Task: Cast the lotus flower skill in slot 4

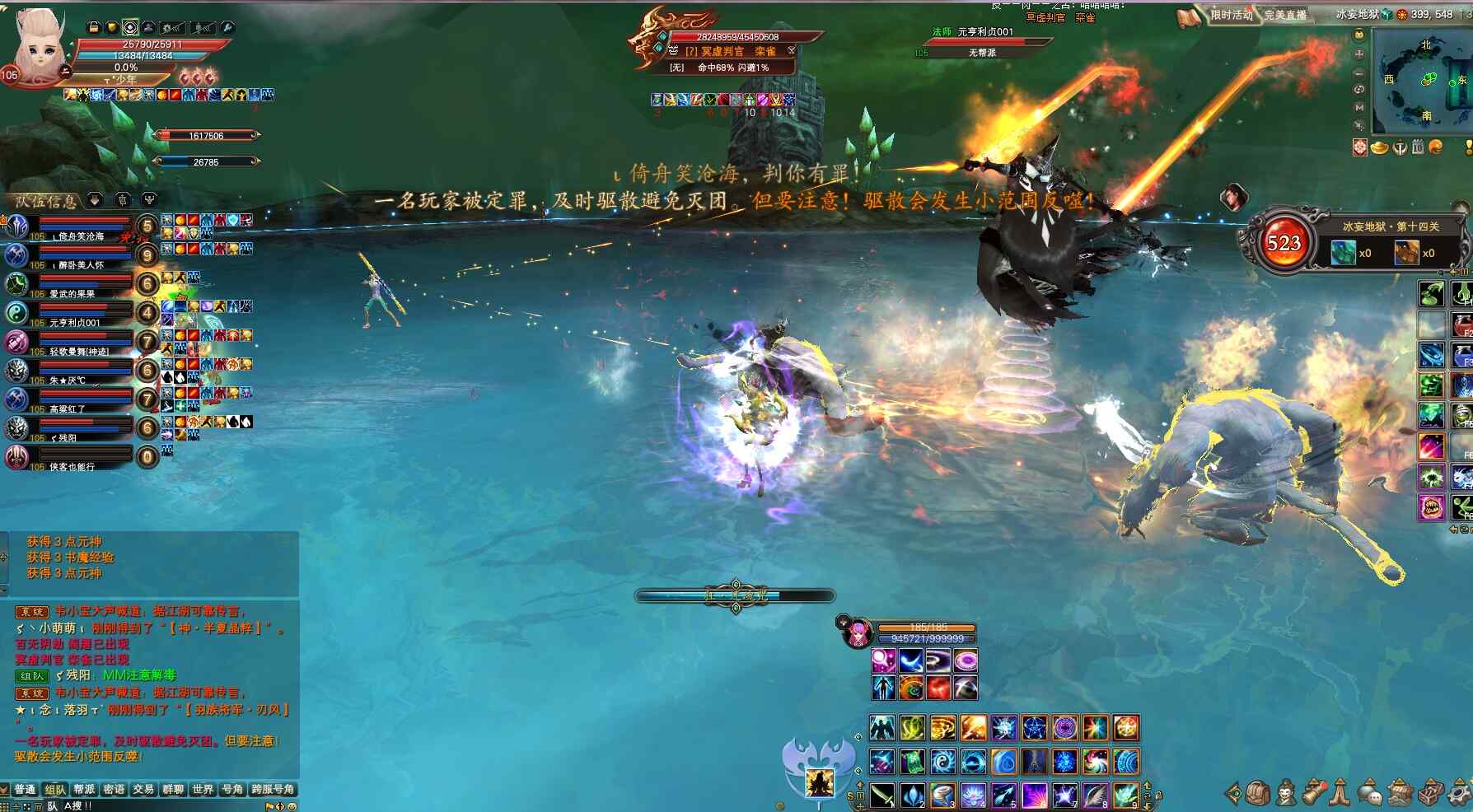Action: pyautogui.click(x=974, y=795)
